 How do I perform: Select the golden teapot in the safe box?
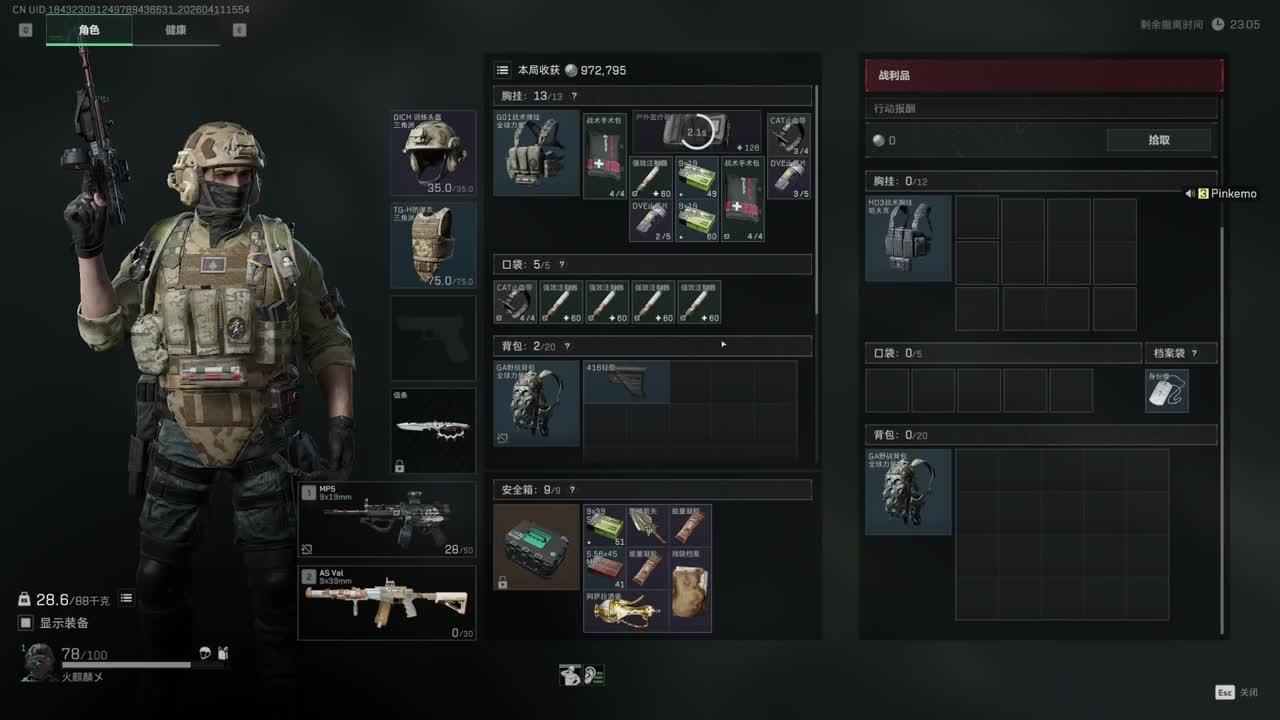(626, 610)
